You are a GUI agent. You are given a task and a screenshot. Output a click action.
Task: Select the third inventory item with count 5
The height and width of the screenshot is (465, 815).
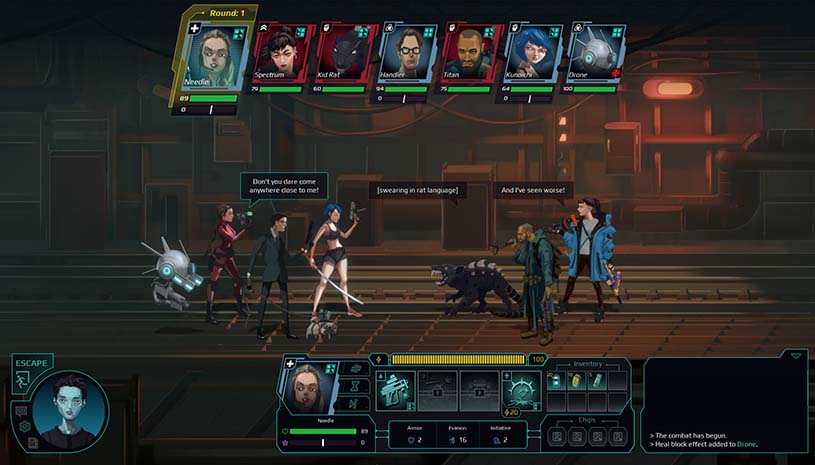[595, 382]
